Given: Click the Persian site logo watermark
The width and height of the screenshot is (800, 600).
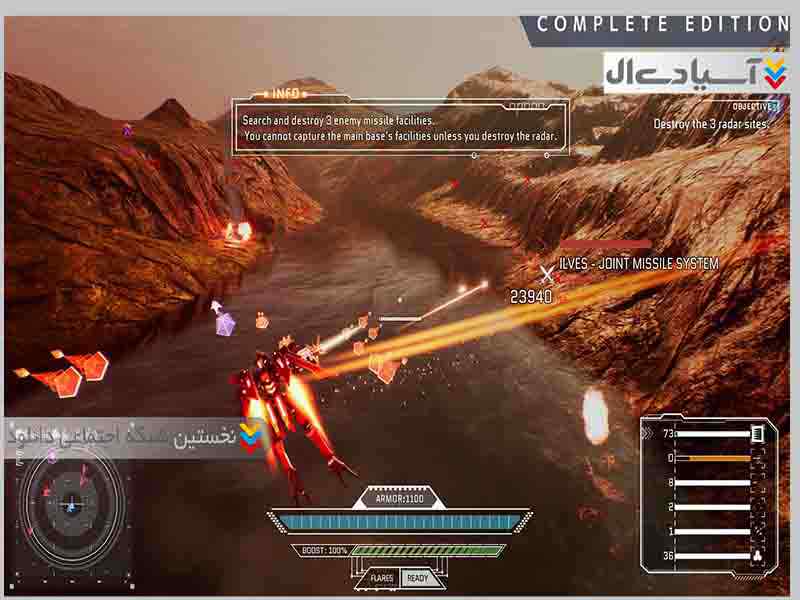Looking at the screenshot, I should point(696,72).
